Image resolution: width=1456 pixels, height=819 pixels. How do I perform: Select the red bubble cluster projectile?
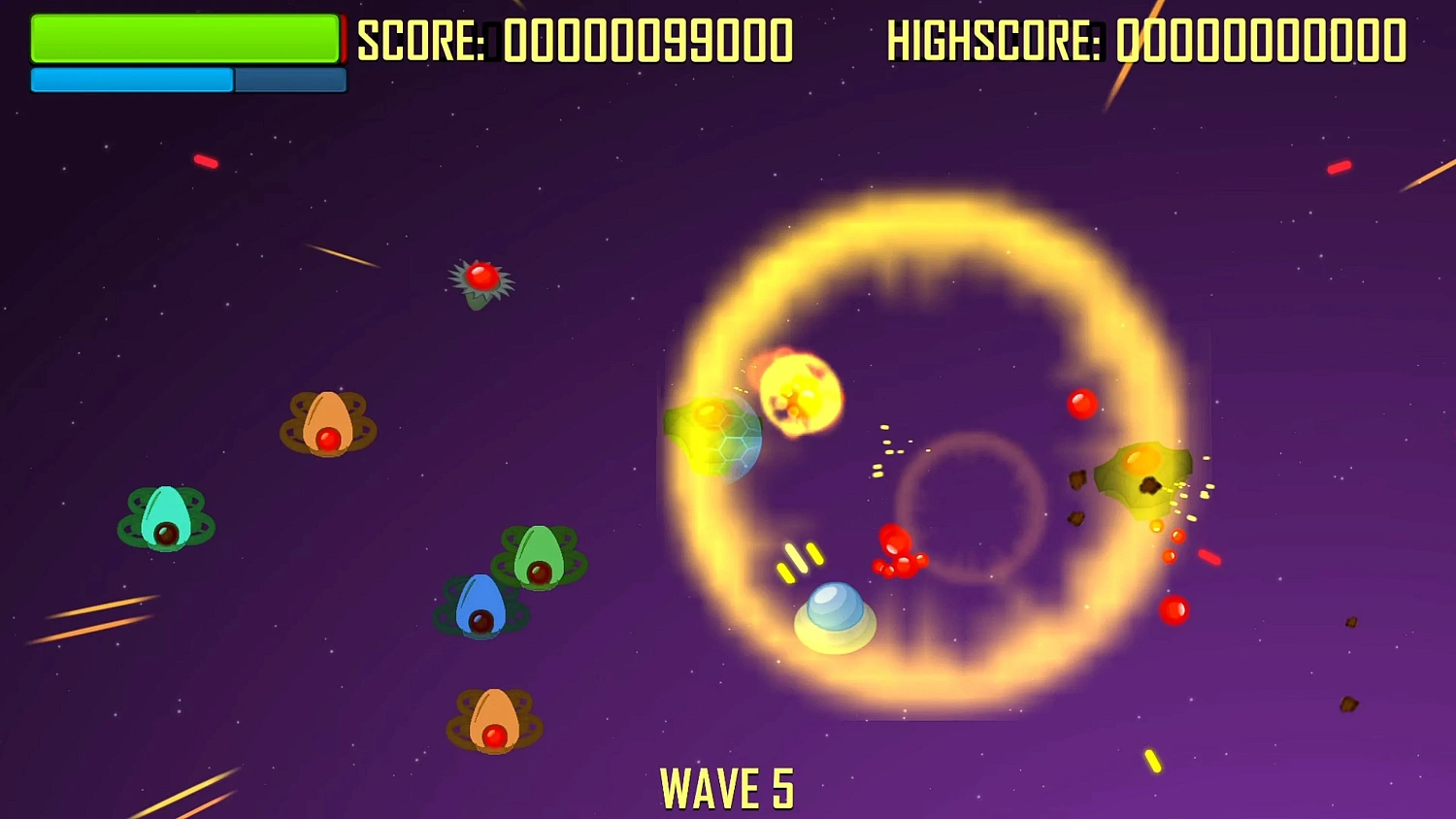click(x=898, y=551)
